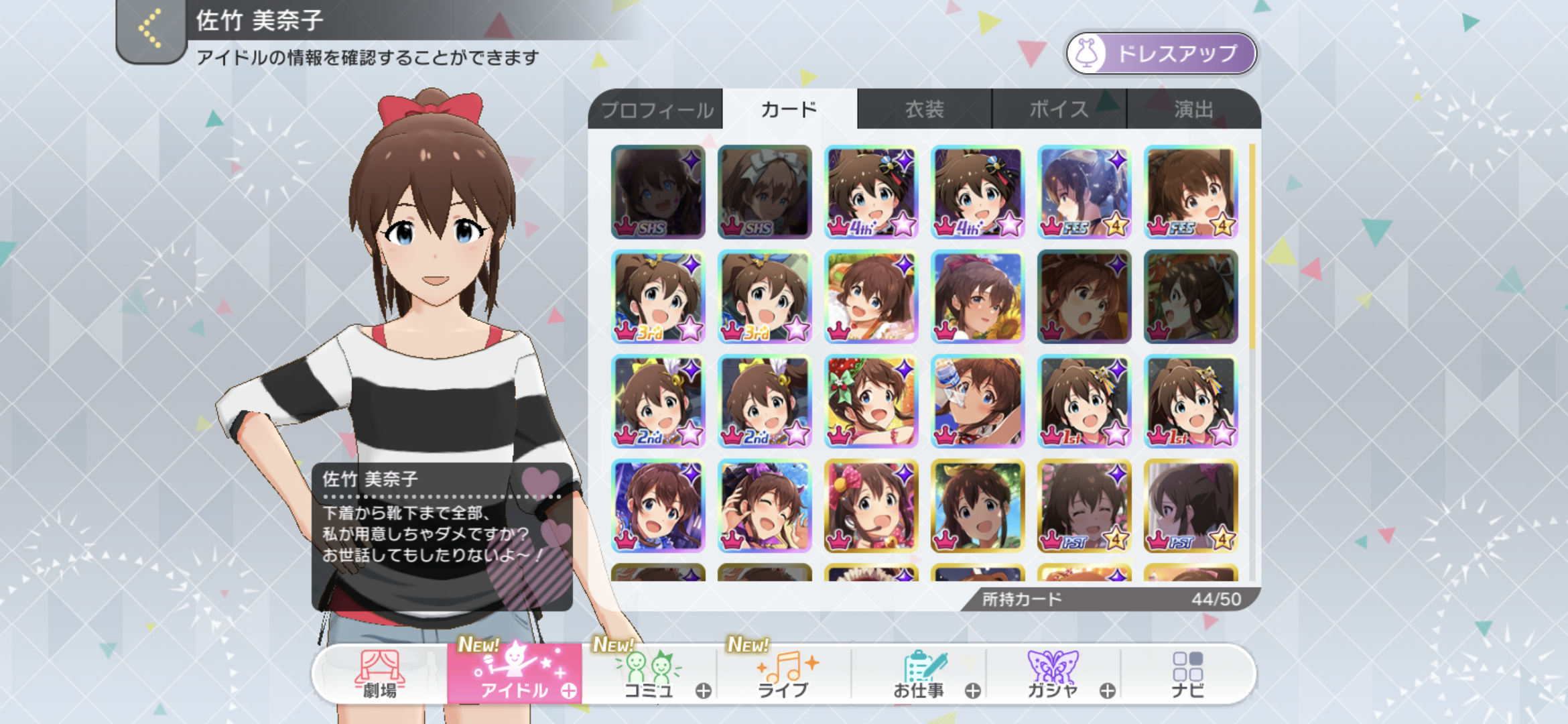Open the お仕事 work menu
This screenshot has height=724, width=1568.
[919, 674]
